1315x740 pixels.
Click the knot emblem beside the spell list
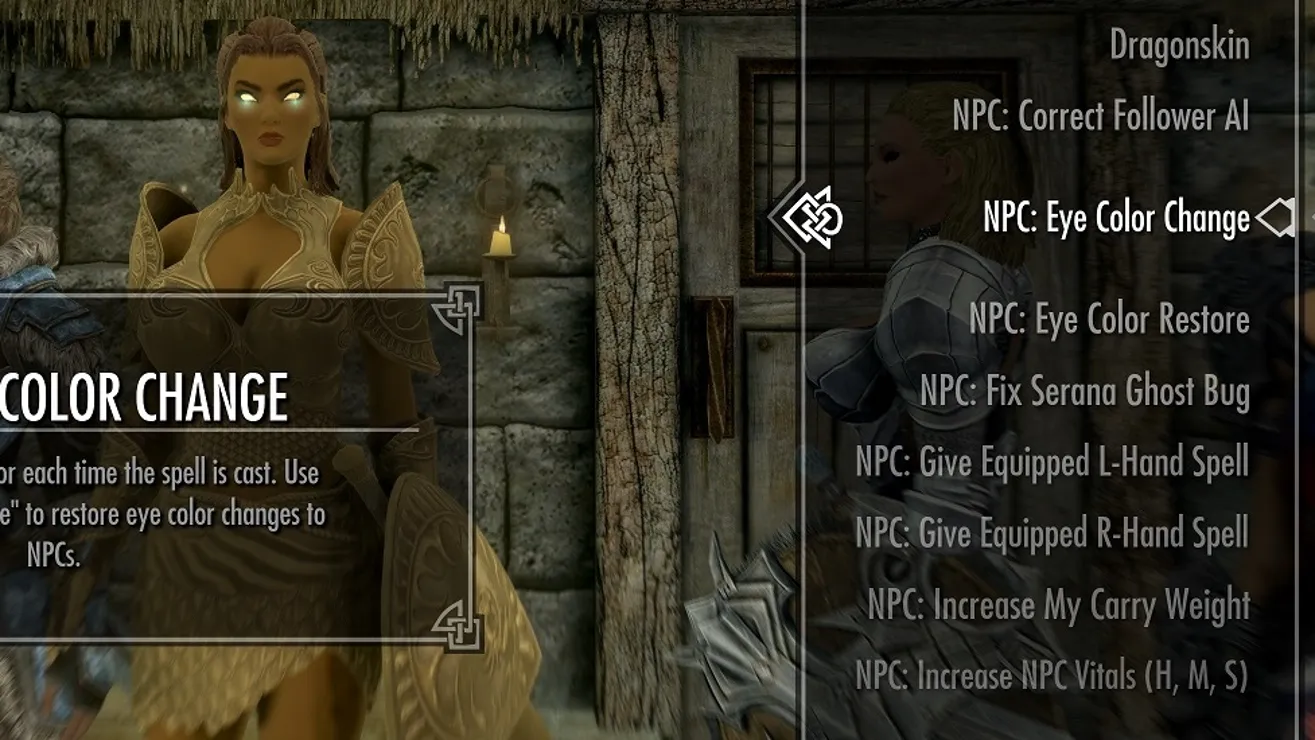click(811, 217)
